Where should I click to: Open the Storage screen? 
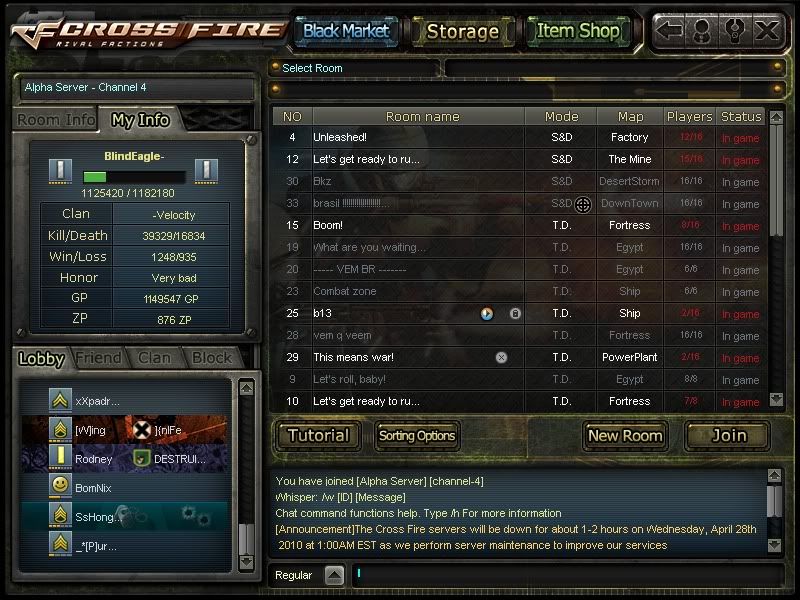pos(462,31)
